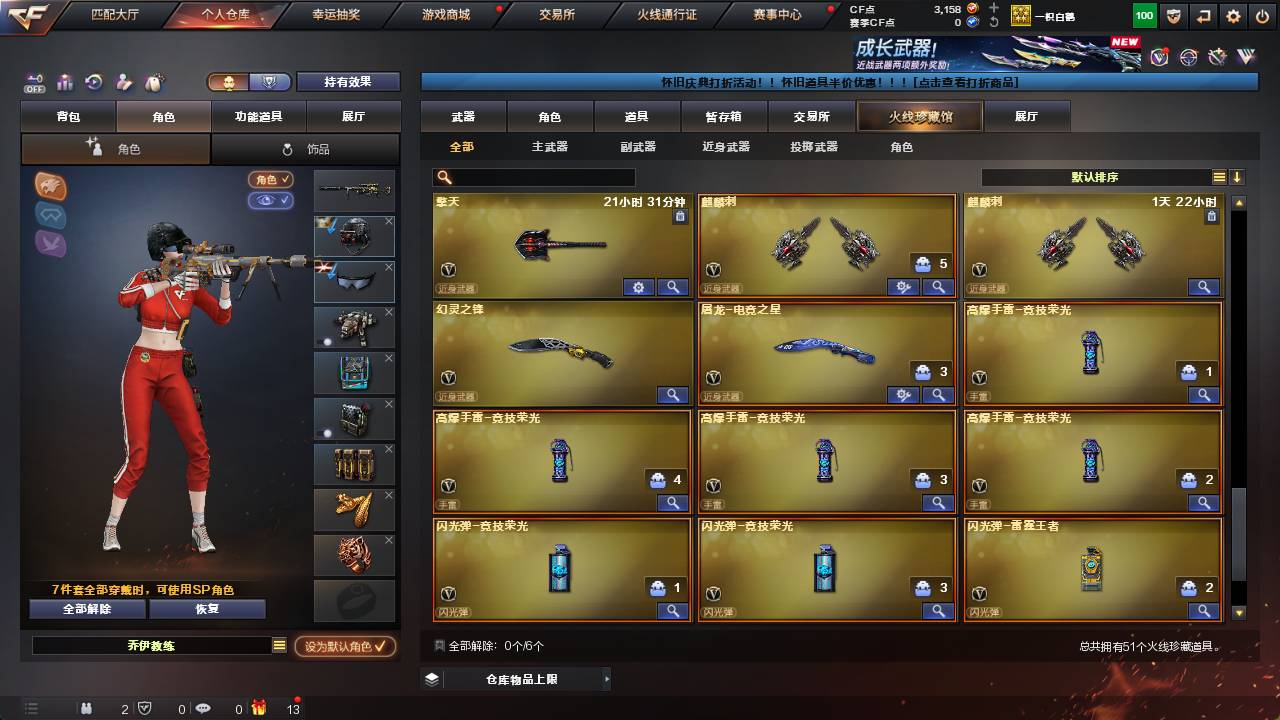Click the return arrow icon near the top right
Viewport: 1280px width, 720px height.
point(1204,16)
